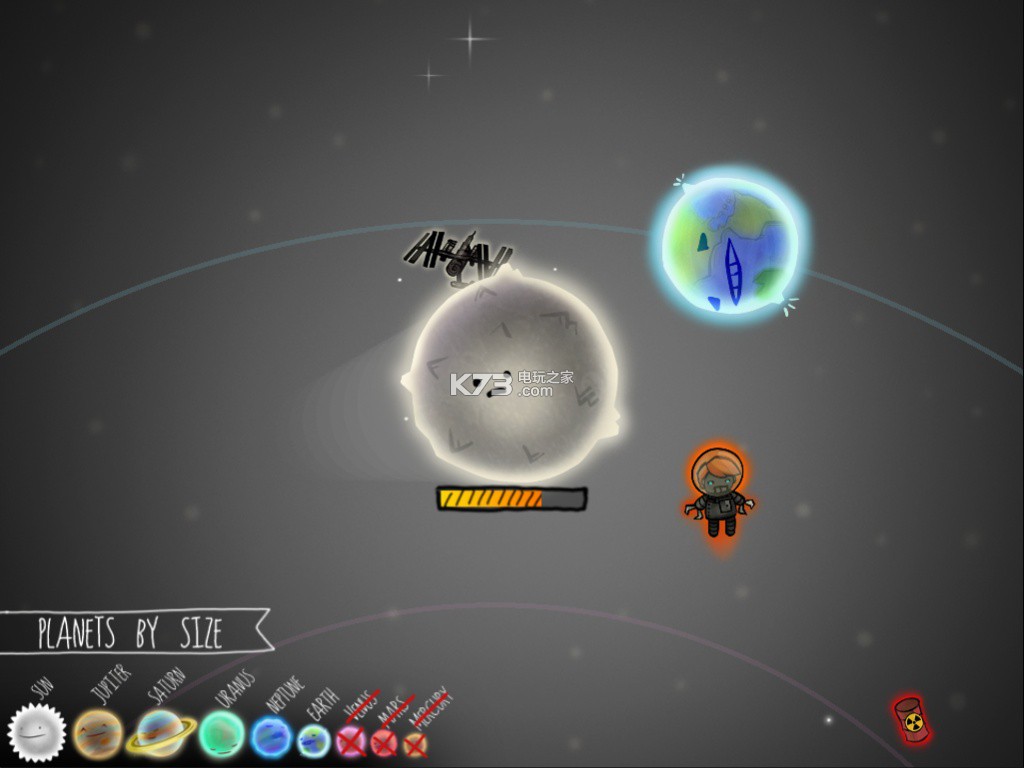Click the Planets by Size banner
The height and width of the screenshot is (768, 1024).
[130, 632]
